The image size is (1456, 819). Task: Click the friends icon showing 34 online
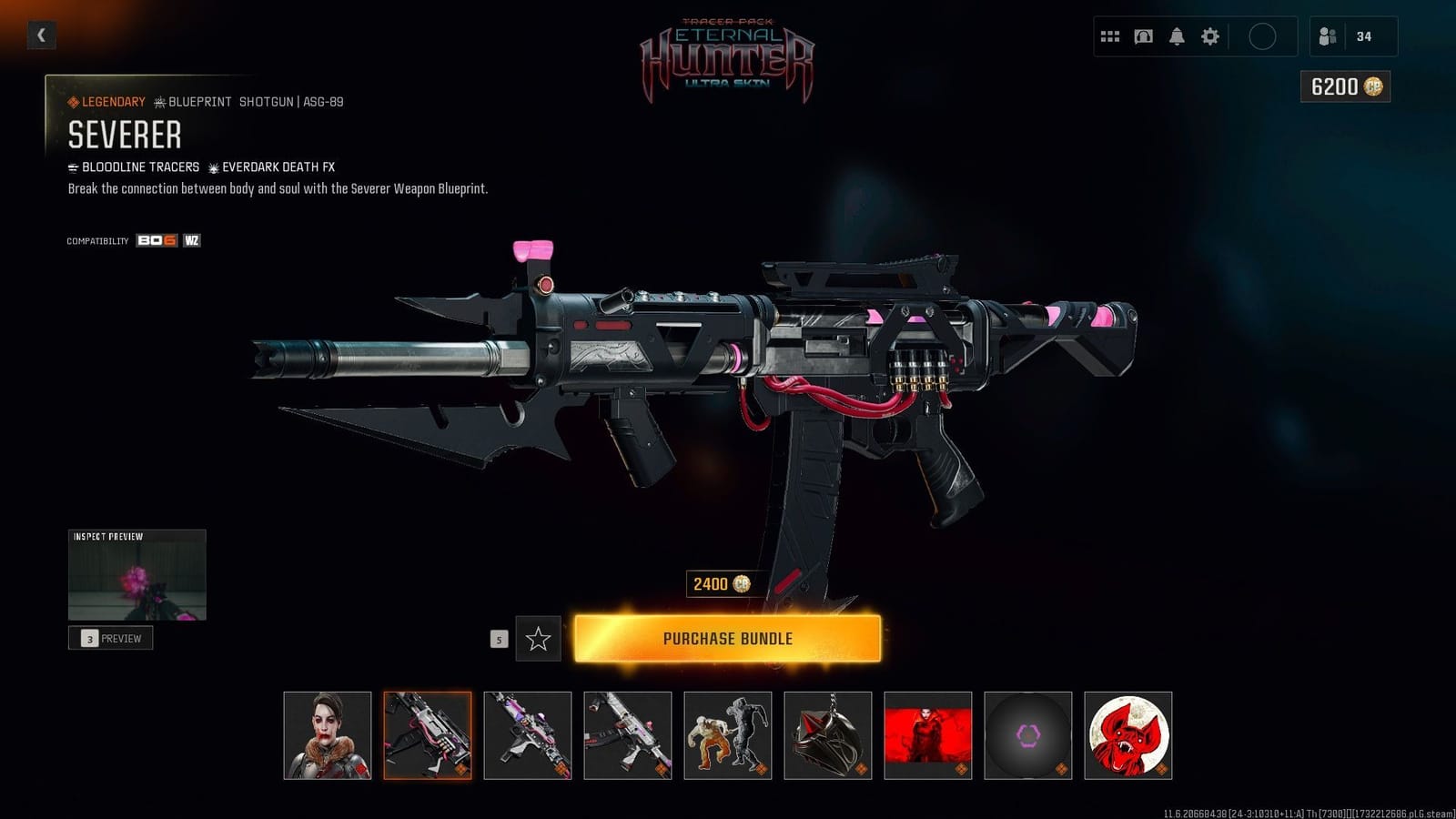[1329, 35]
